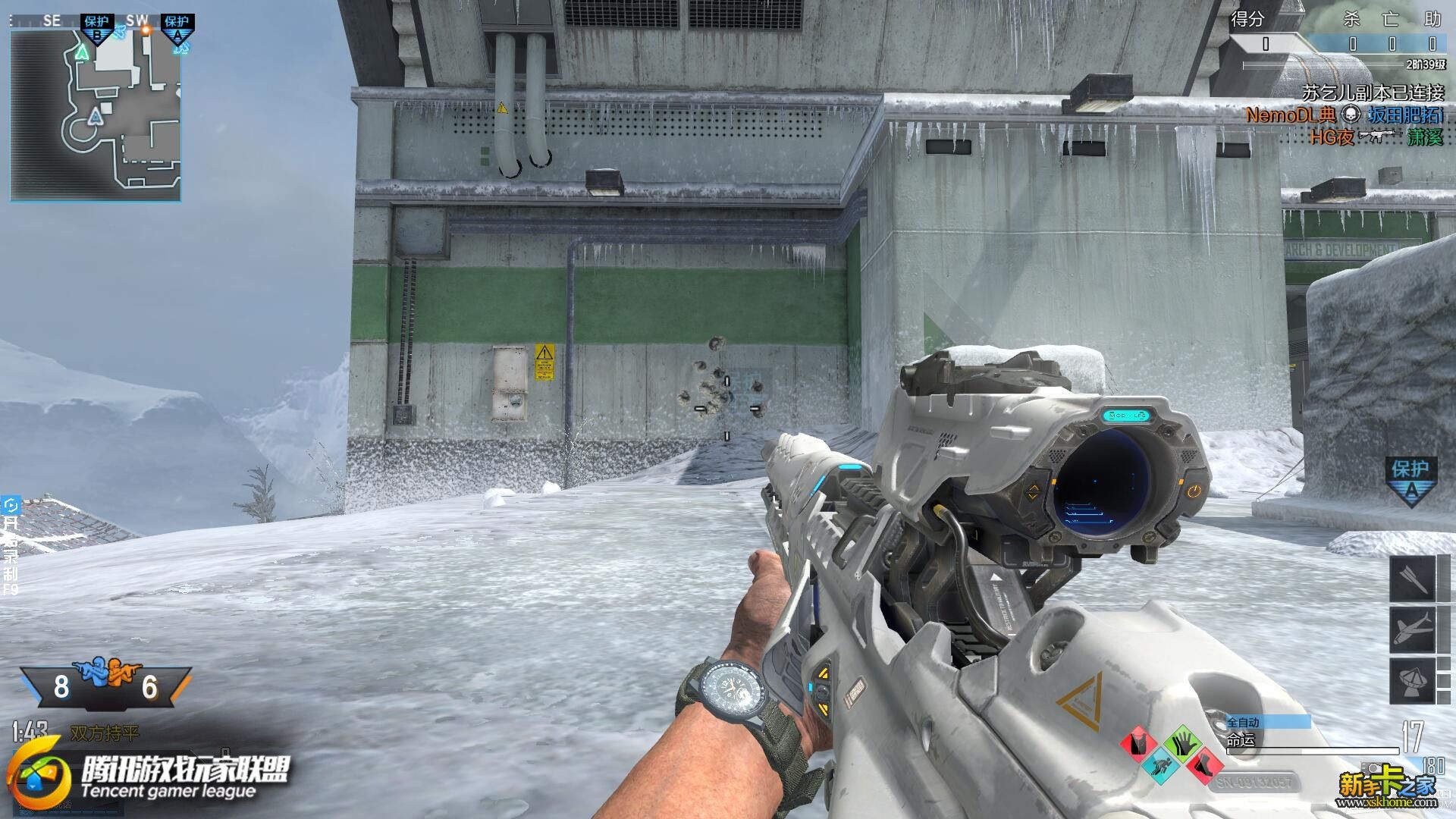Use the radar dish killstreak
Screen dimensions: 1456x819
click(x=1412, y=680)
